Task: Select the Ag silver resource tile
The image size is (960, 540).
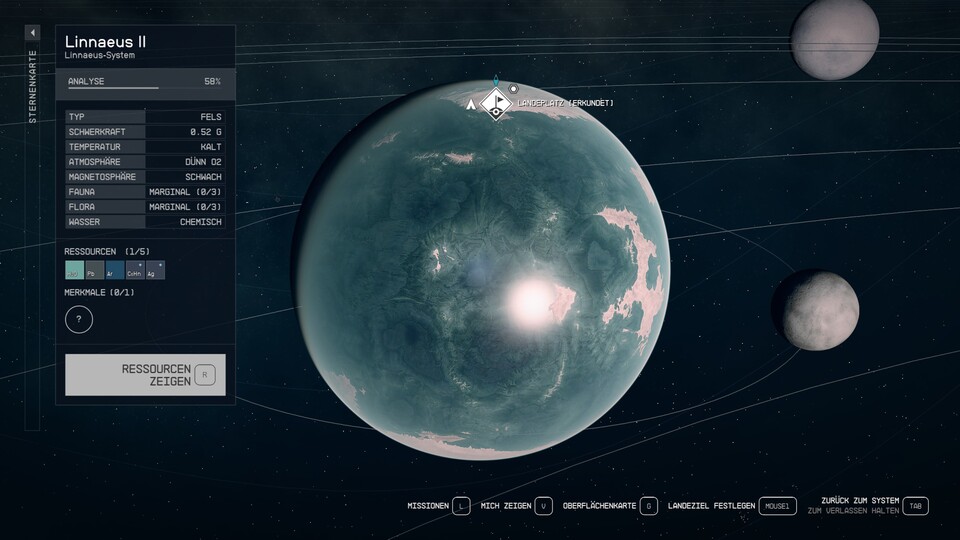Action: point(155,270)
